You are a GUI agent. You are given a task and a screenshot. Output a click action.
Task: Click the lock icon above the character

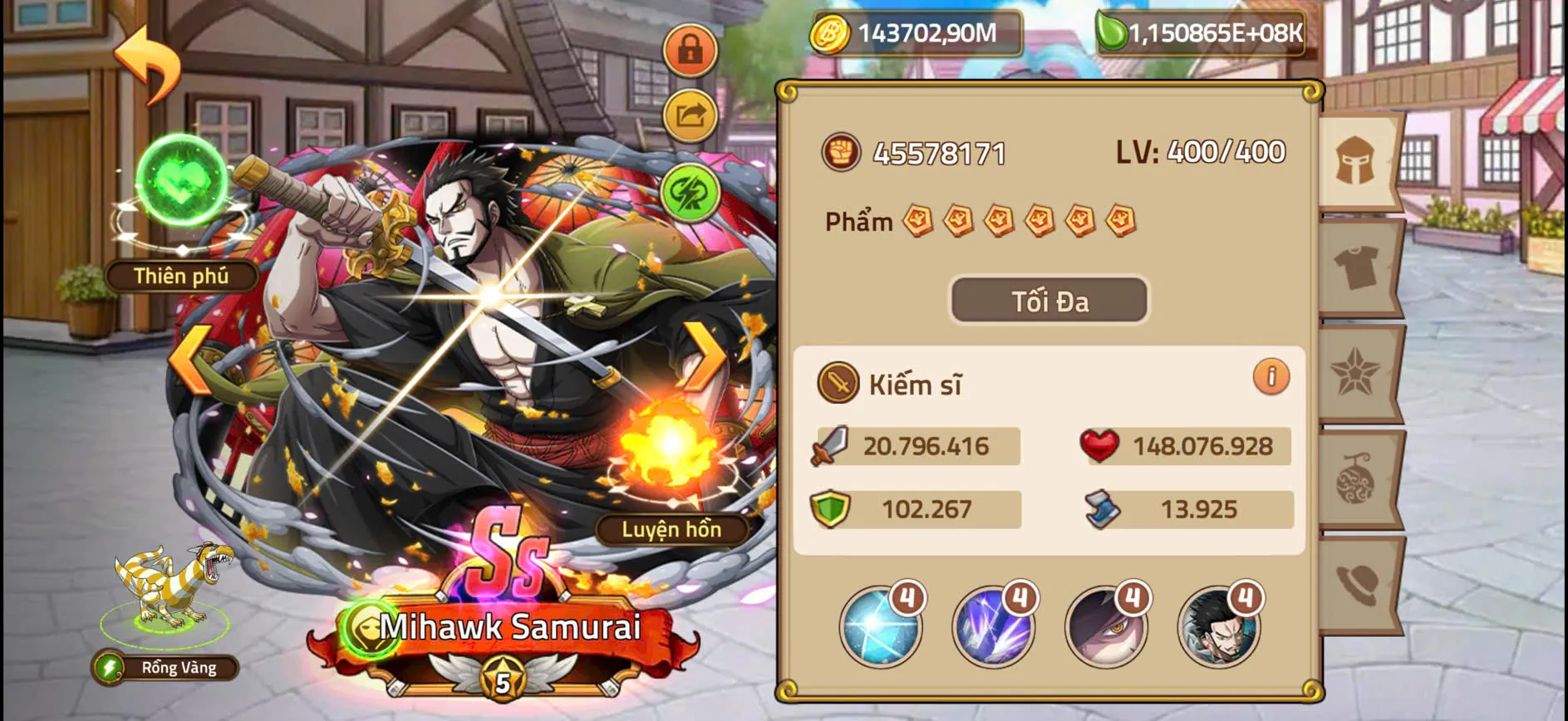tap(689, 50)
